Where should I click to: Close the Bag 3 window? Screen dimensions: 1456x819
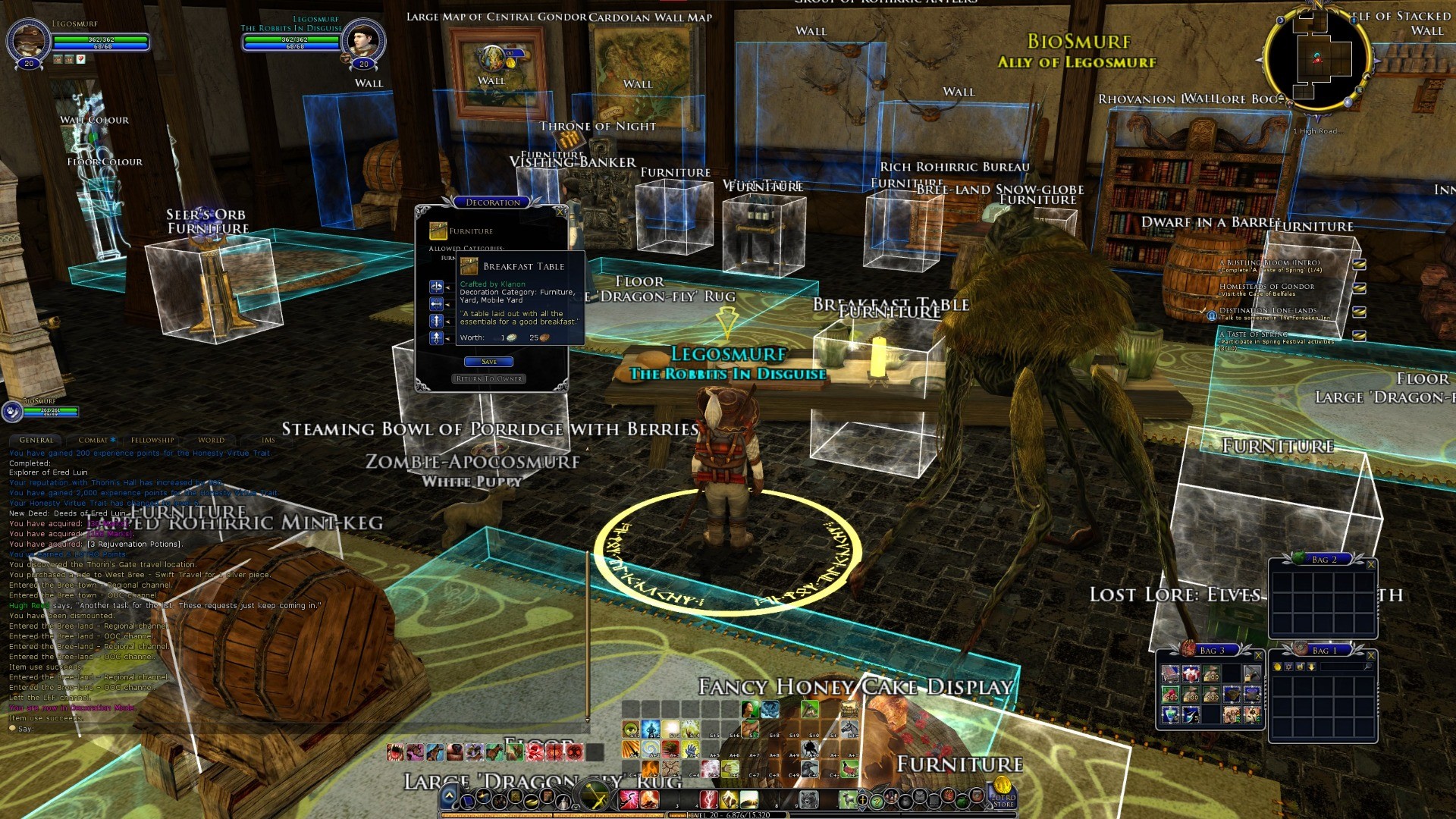(1258, 655)
